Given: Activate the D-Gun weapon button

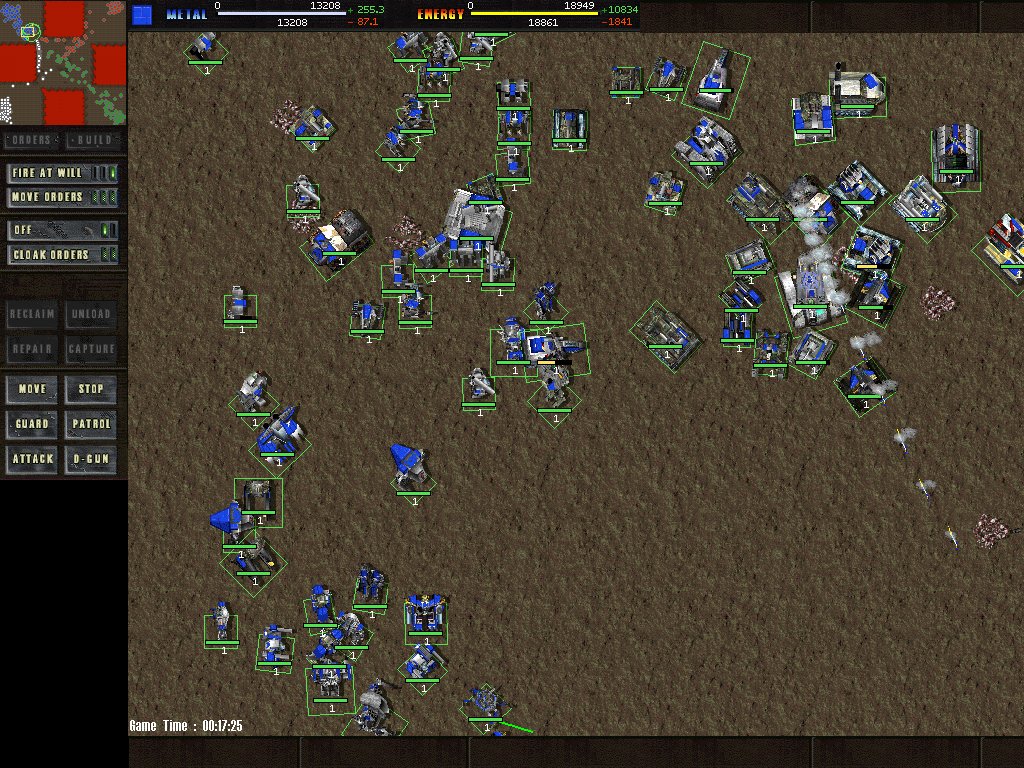Looking at the screenshot, I should coord(92,459).
